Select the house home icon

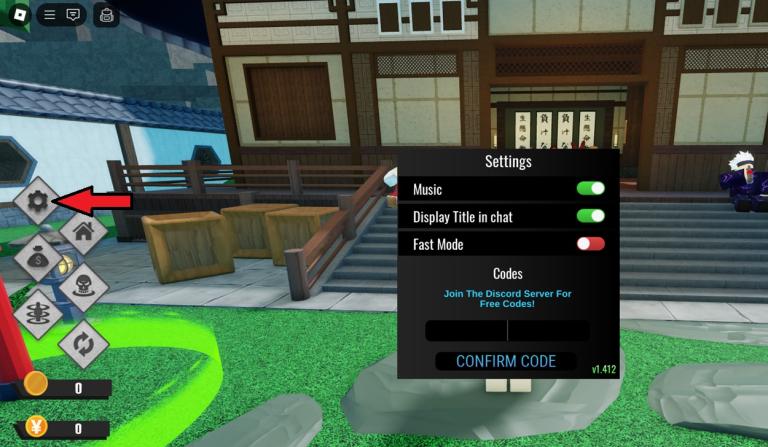click(x=83, y=232)
